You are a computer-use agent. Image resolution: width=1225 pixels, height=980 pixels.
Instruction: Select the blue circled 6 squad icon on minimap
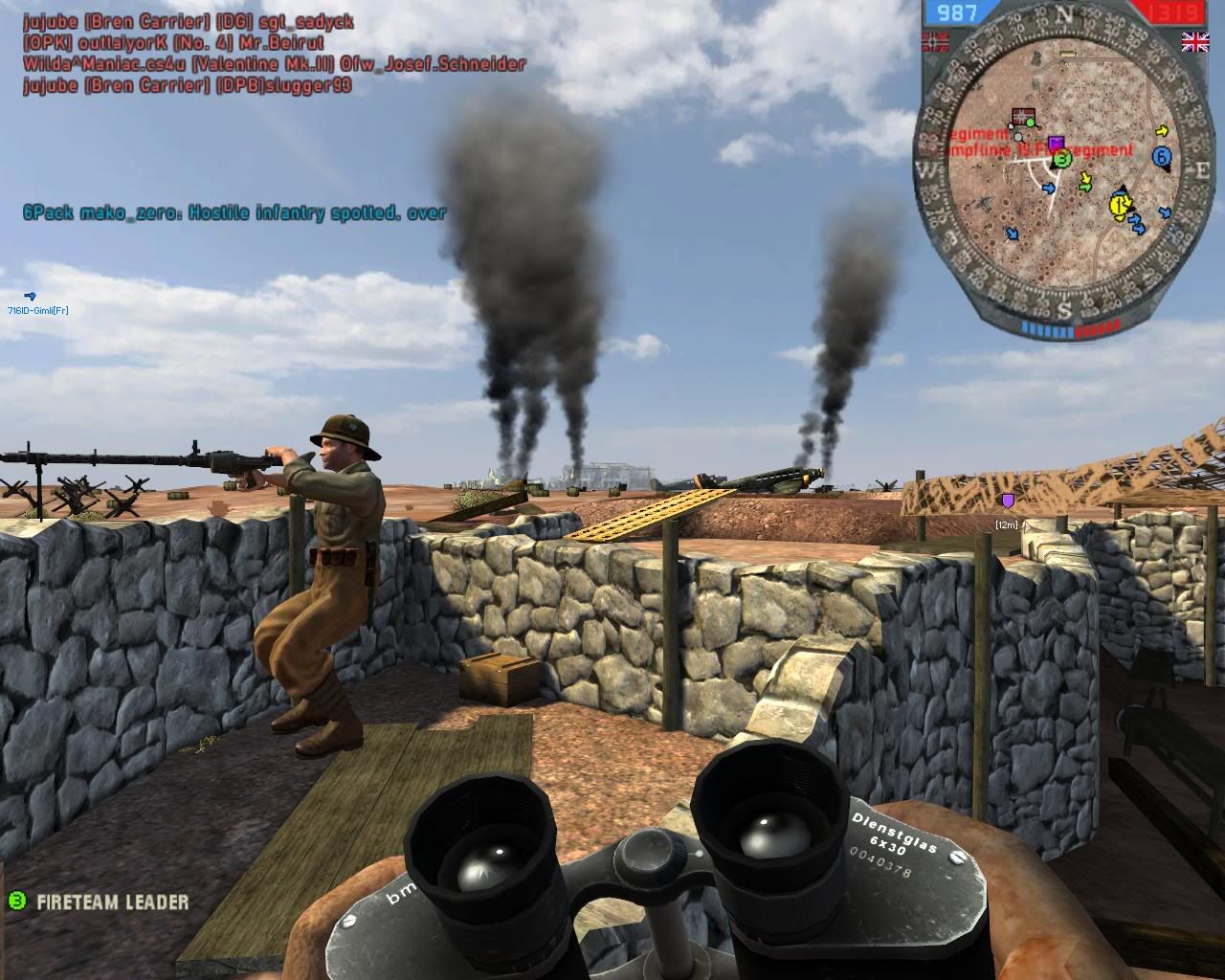1162,155
